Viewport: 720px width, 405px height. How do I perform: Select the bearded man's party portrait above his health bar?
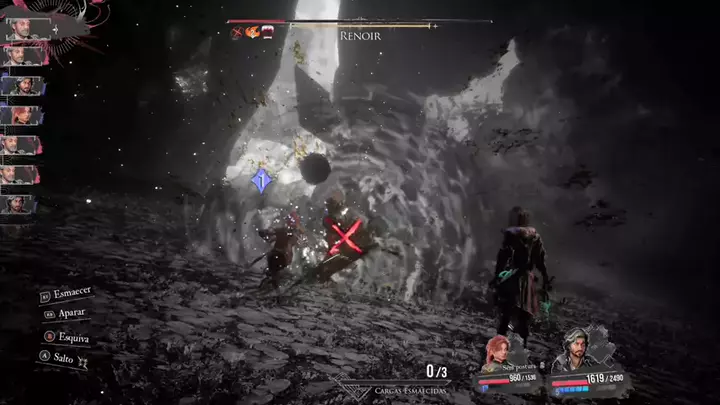576,350
